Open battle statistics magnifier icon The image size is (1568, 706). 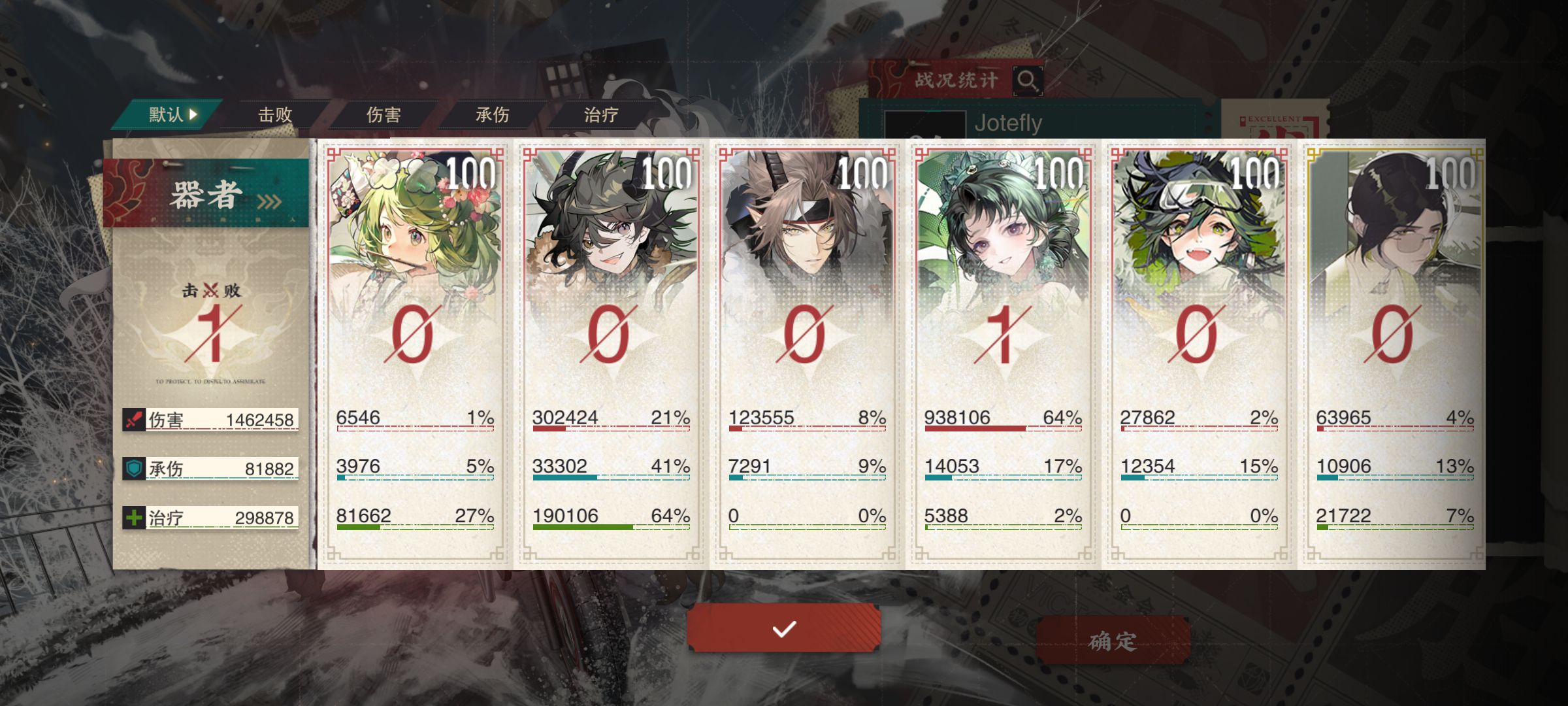click(x=1027, y=80)
